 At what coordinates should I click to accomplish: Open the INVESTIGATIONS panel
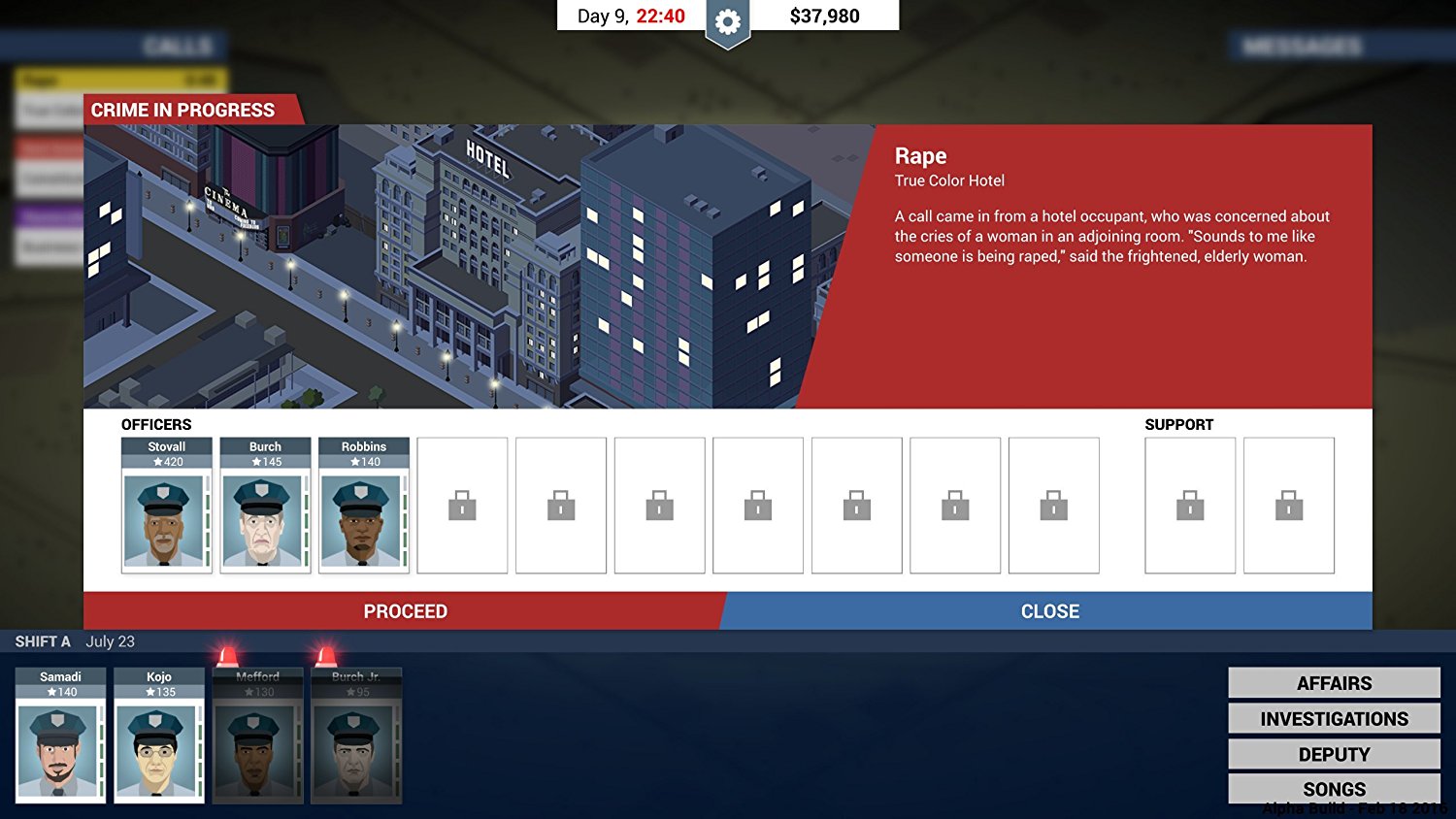pos(1333,718)
